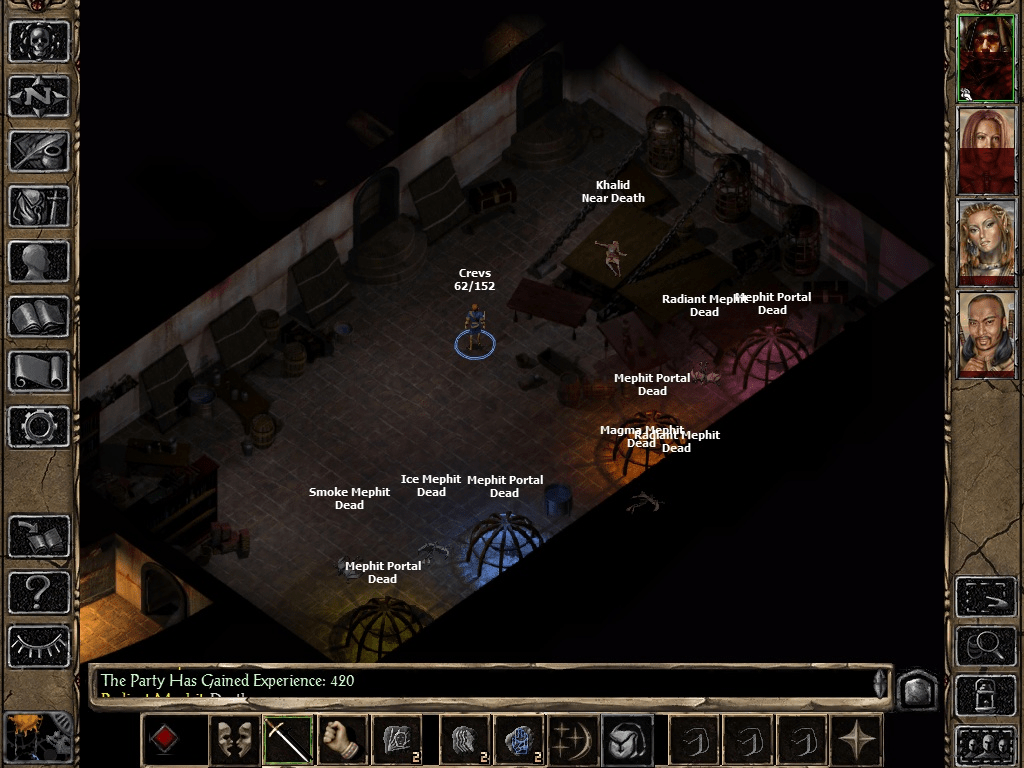
Task: Open the question mark help button
Action: pos(40,592)
